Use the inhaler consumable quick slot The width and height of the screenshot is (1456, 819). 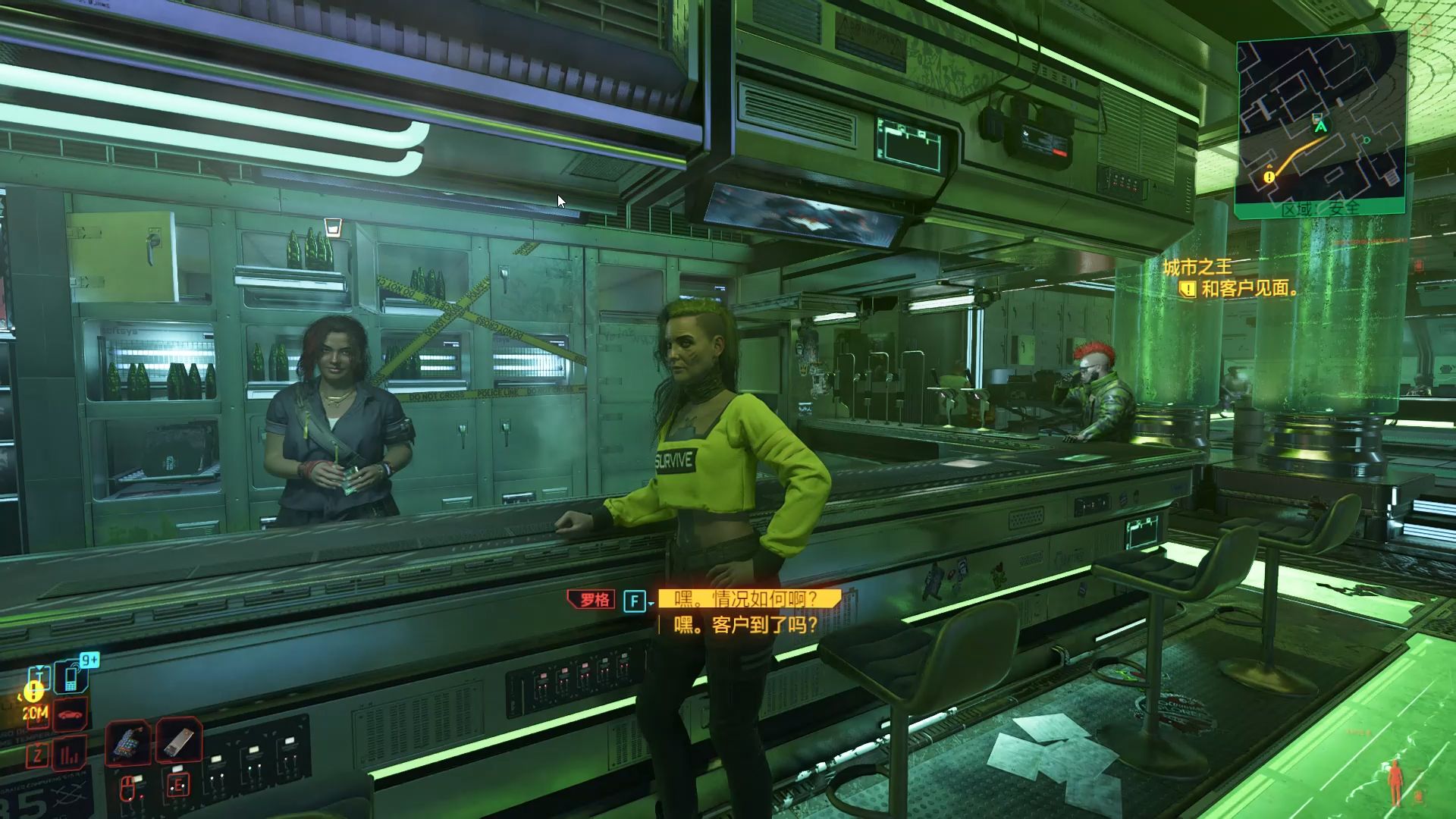pyautogui.click(x=180, y=741)
